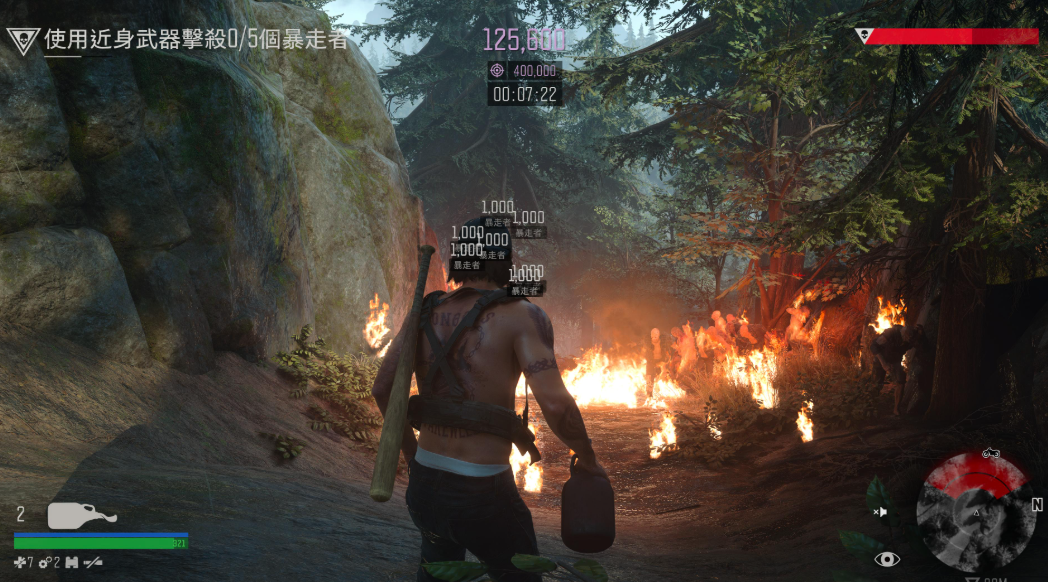Select the melee kill objective tracker text
This screenshot has height=582, width=1048.
tap(196, 40)
